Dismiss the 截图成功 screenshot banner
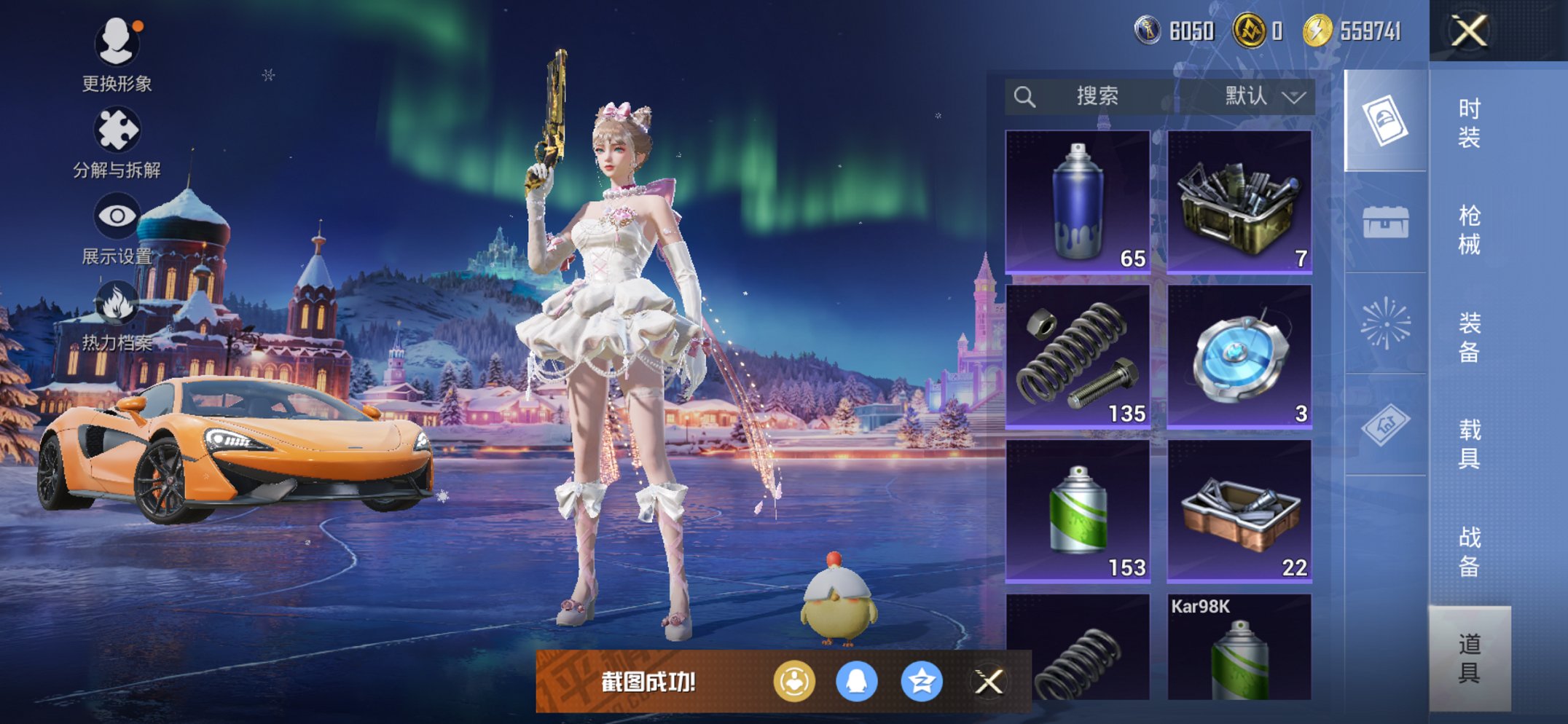 [x=989, y=682]
